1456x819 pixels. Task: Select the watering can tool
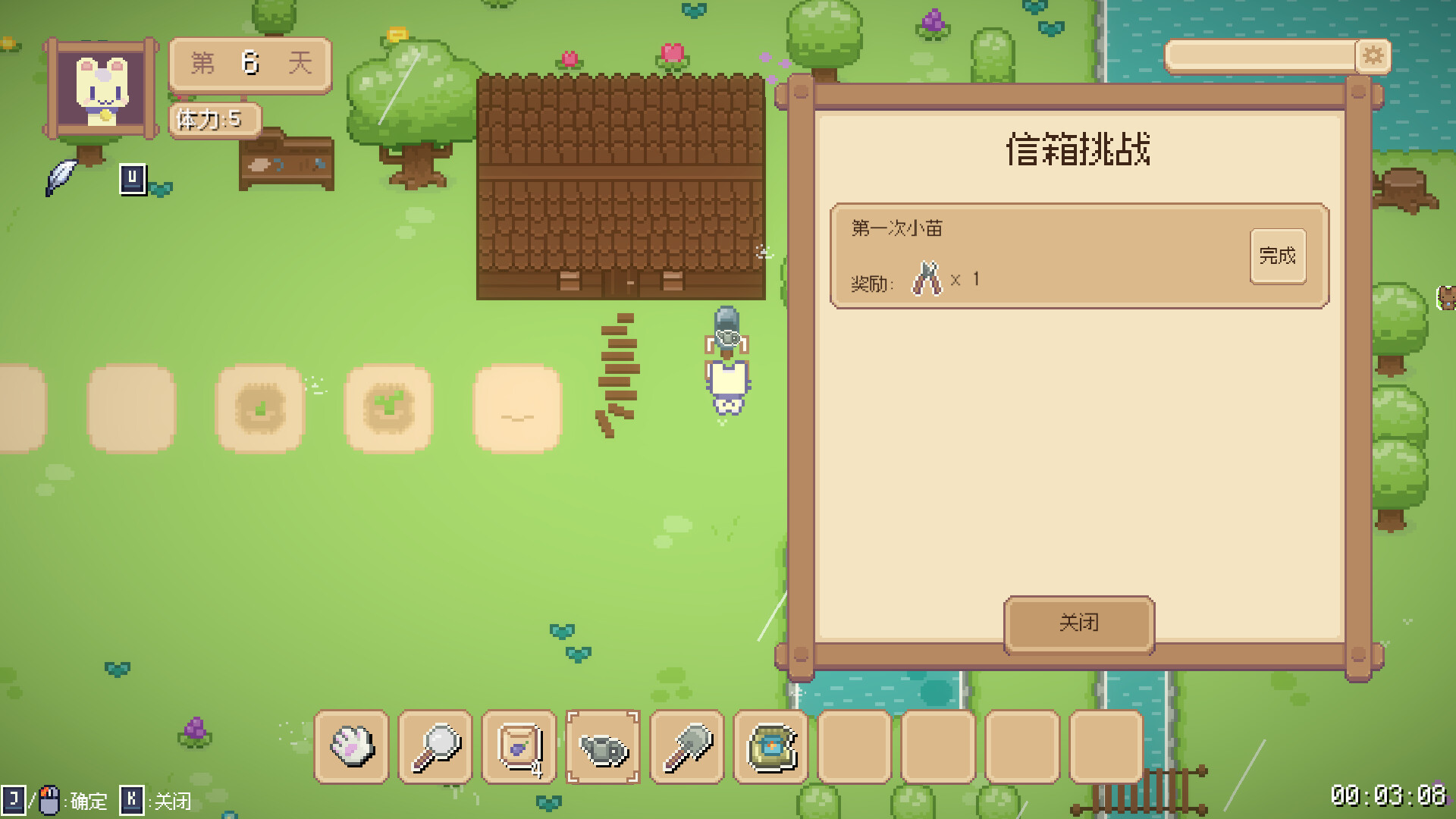pos(603,747)
